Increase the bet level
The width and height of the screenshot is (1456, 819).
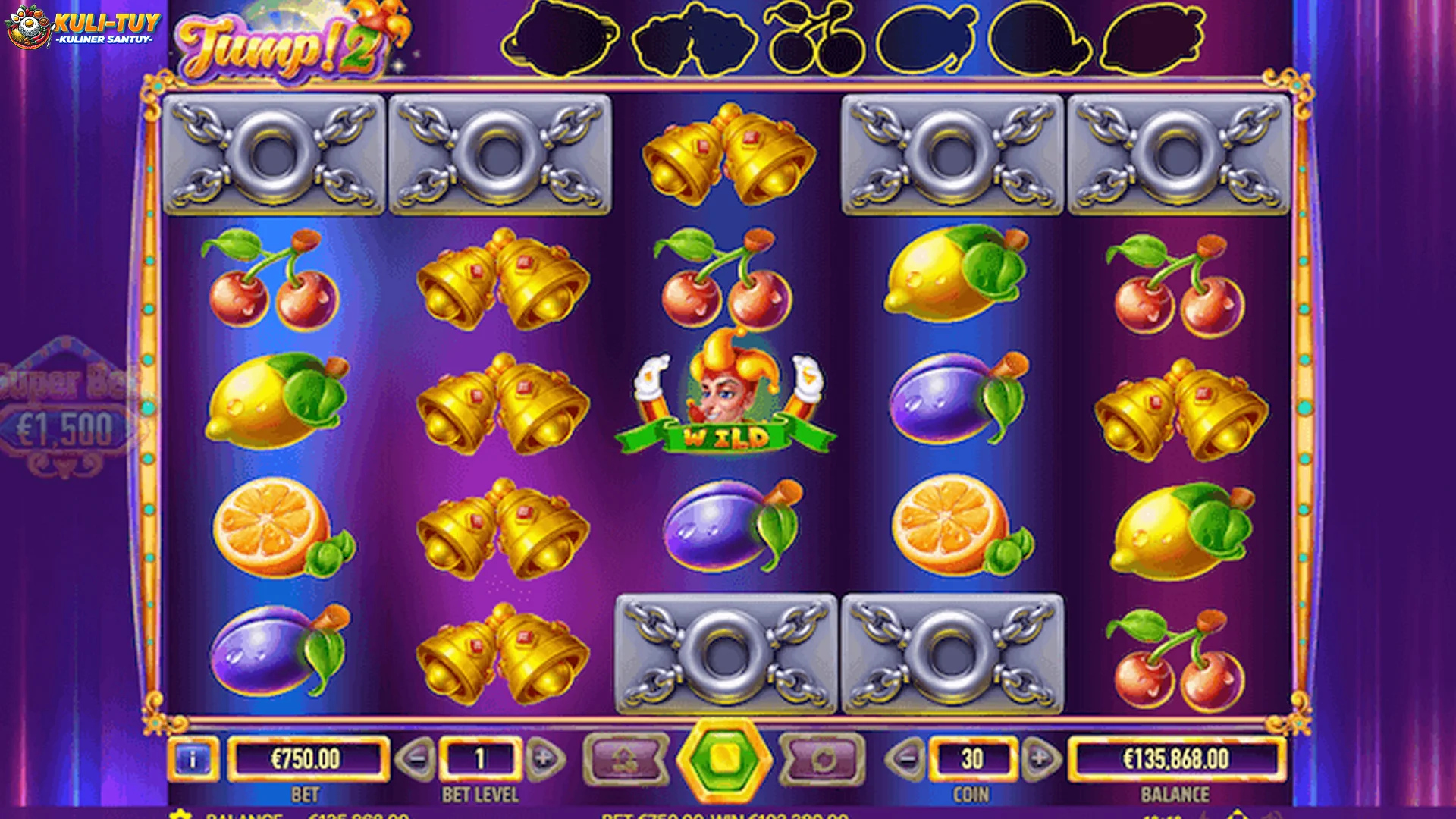pyautogui.click(x=544, y=758)
